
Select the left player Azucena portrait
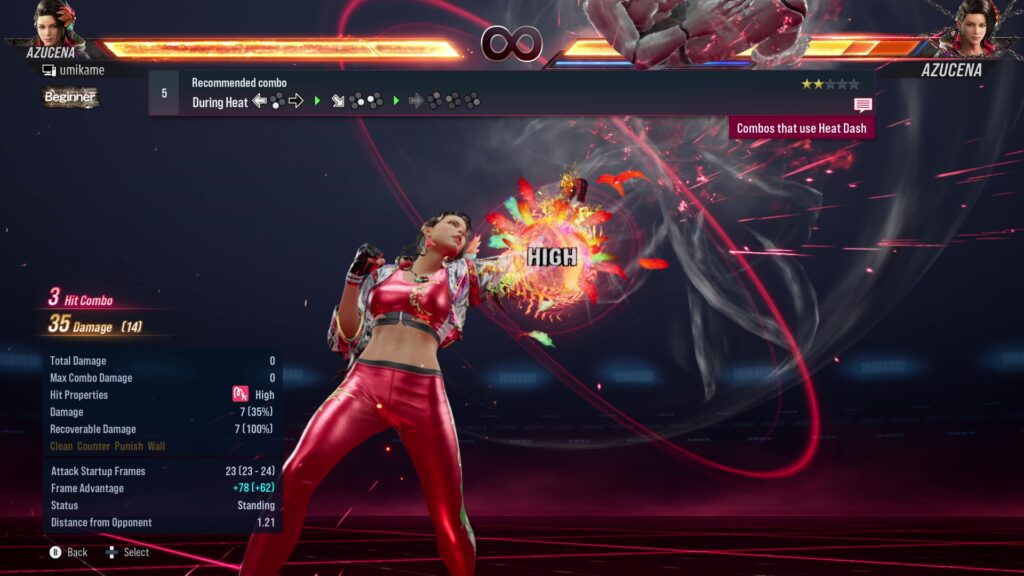(x=57, y=25)
